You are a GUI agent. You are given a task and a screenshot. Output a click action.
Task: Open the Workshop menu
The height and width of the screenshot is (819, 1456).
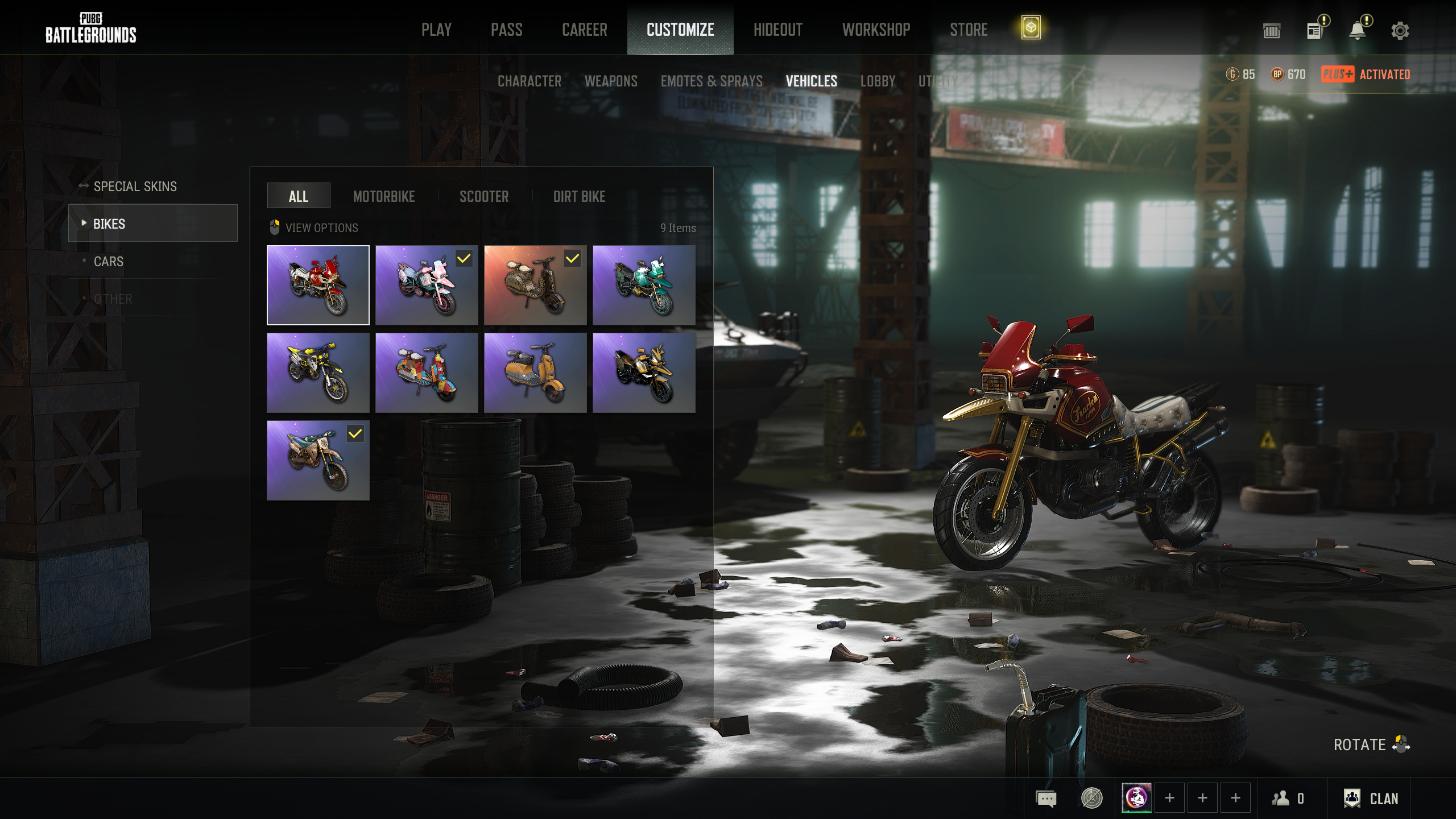pyautogui.click(x=876, y=30)
